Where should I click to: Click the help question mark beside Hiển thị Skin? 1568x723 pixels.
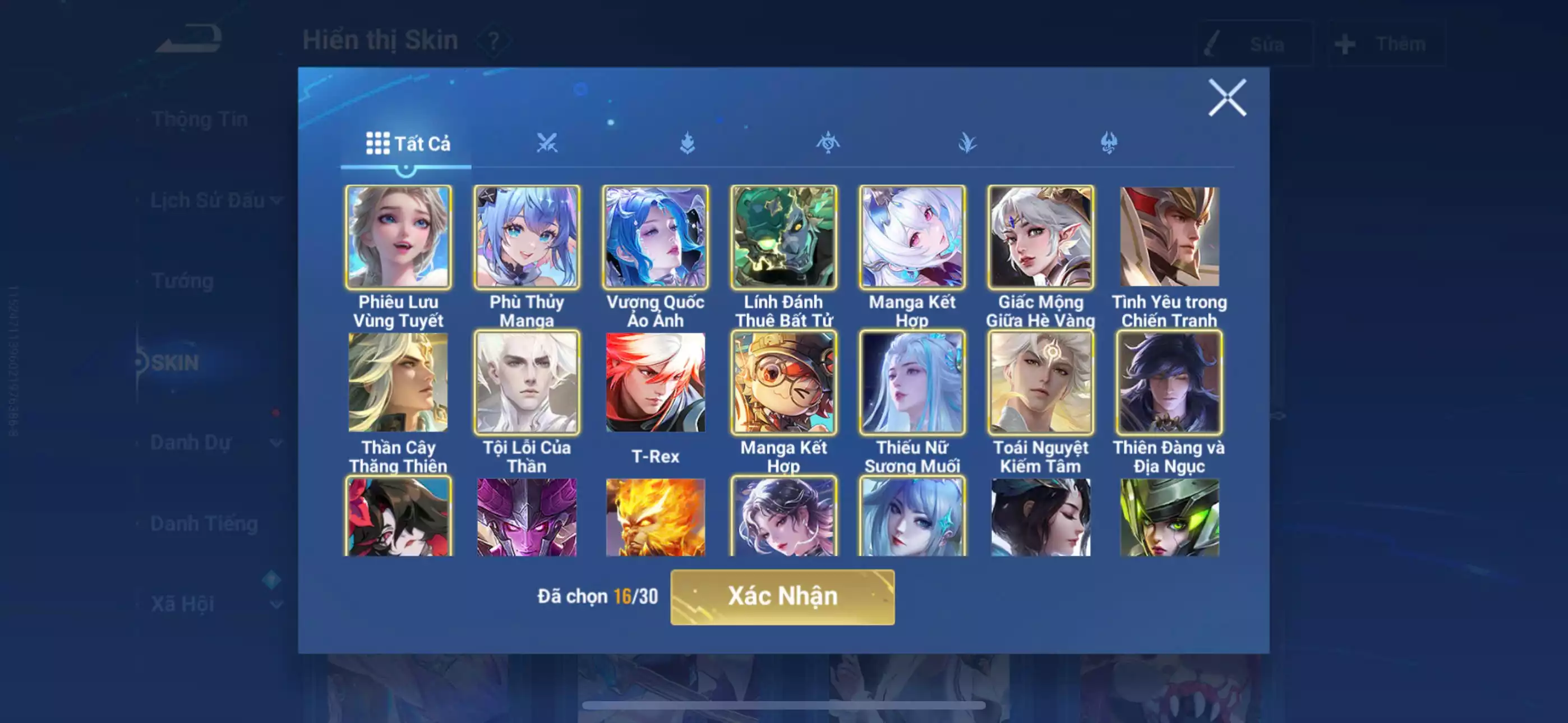(x=493, y=41)
